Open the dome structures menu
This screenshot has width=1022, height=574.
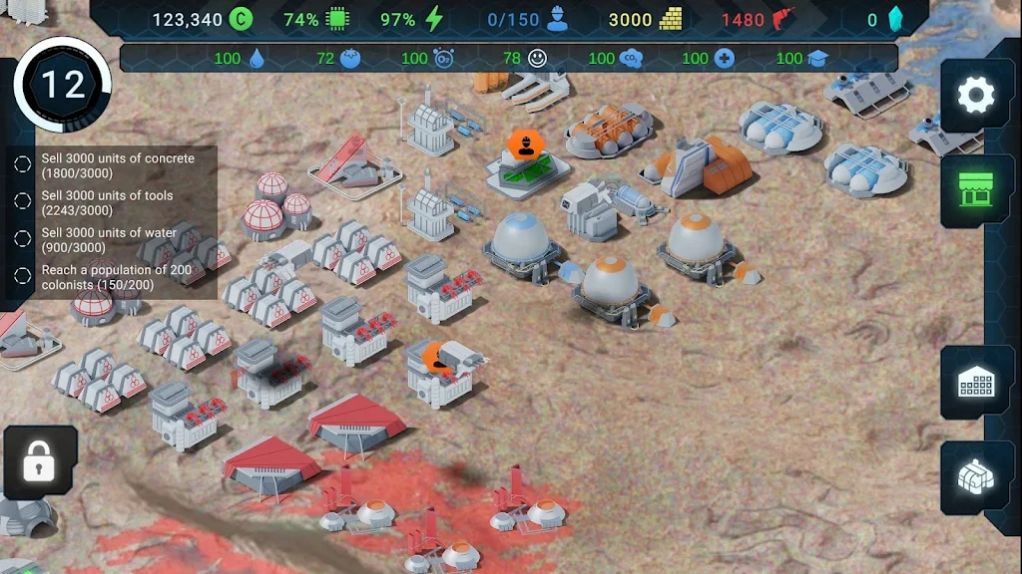tap(975, 477)
